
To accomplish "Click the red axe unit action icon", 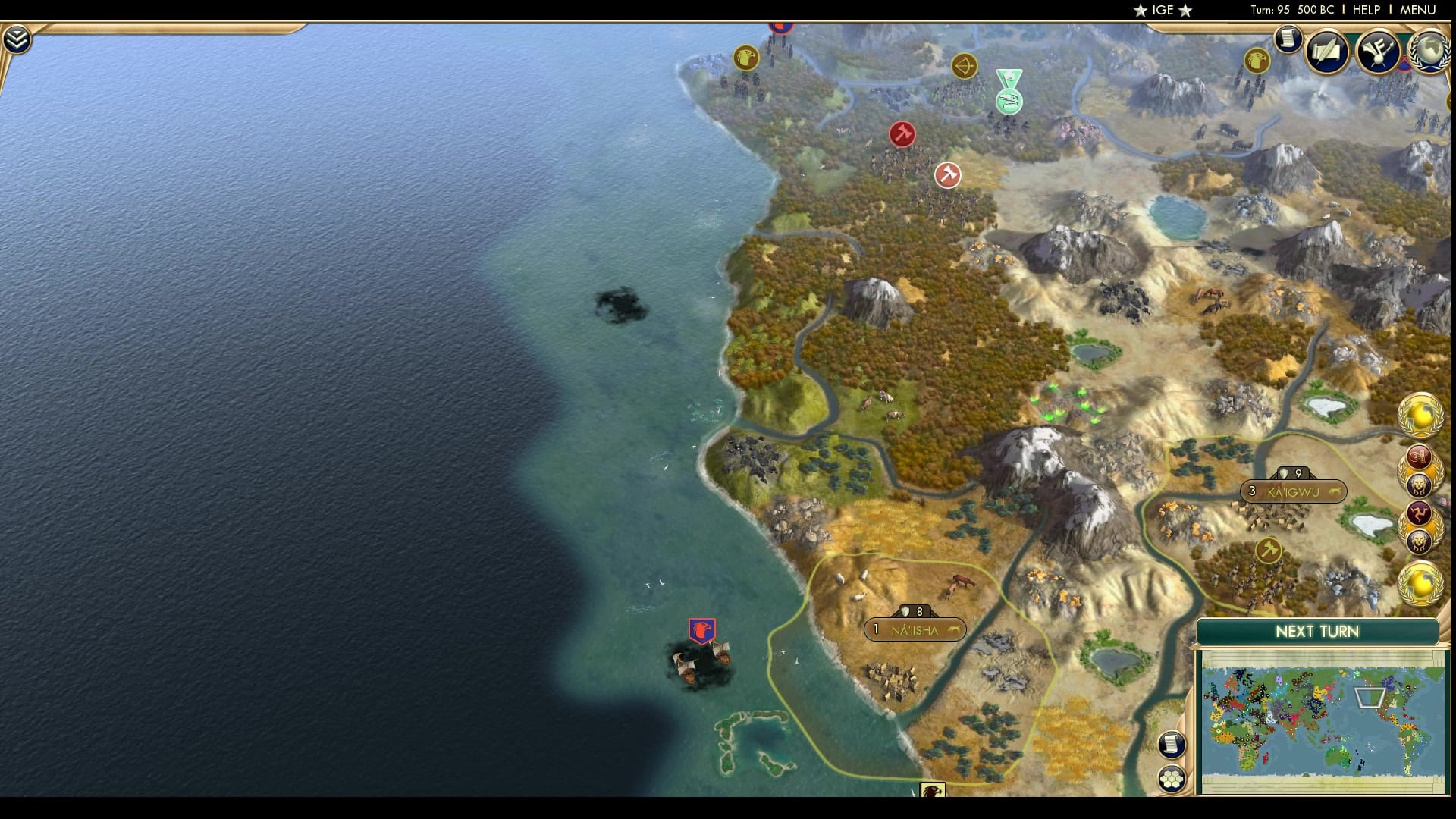I will (x=902, y=133).
